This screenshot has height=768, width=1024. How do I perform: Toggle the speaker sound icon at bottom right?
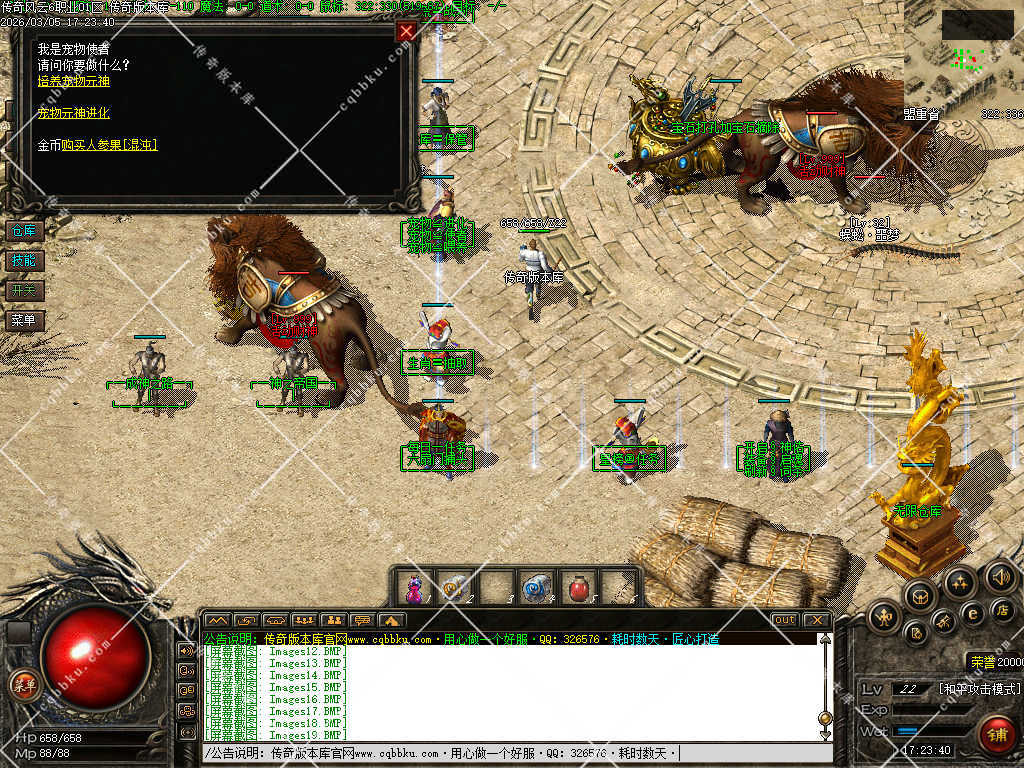(1000, 577)
